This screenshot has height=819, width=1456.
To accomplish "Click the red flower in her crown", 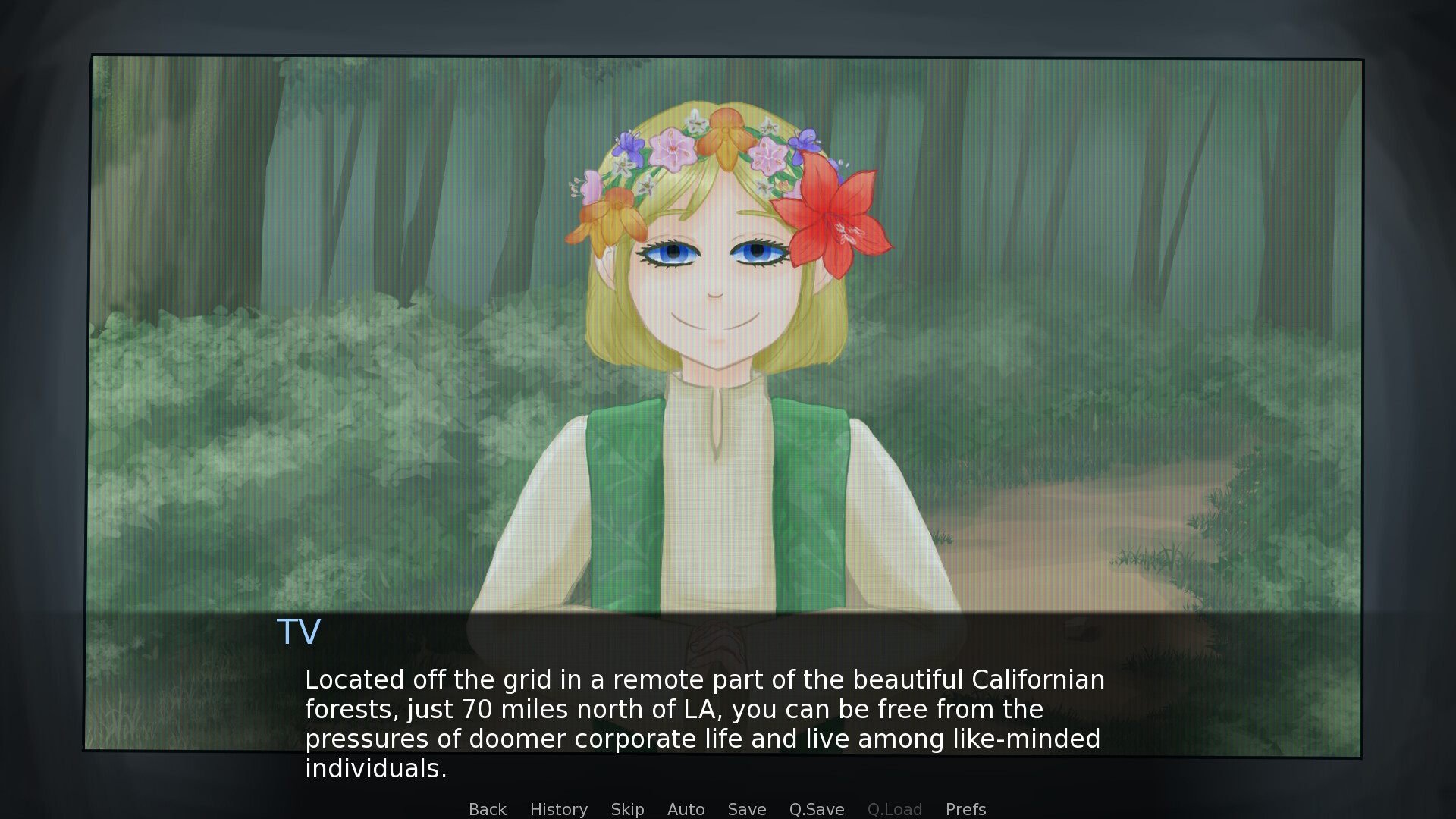I will (834, 220).
